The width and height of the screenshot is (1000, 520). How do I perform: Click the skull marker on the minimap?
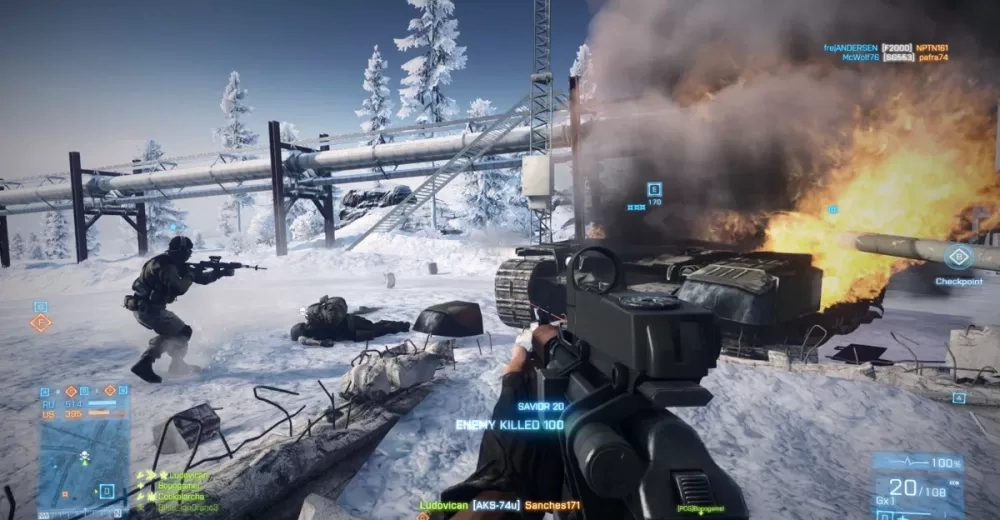tap(85, 456)
